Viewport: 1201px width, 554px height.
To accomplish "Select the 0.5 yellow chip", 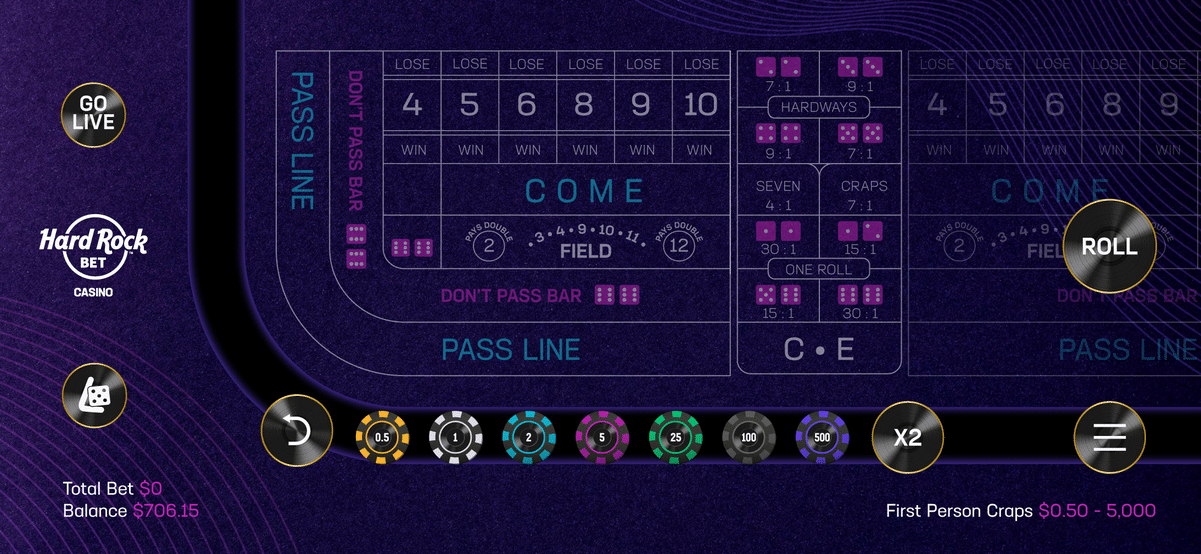I will [382, 437].
